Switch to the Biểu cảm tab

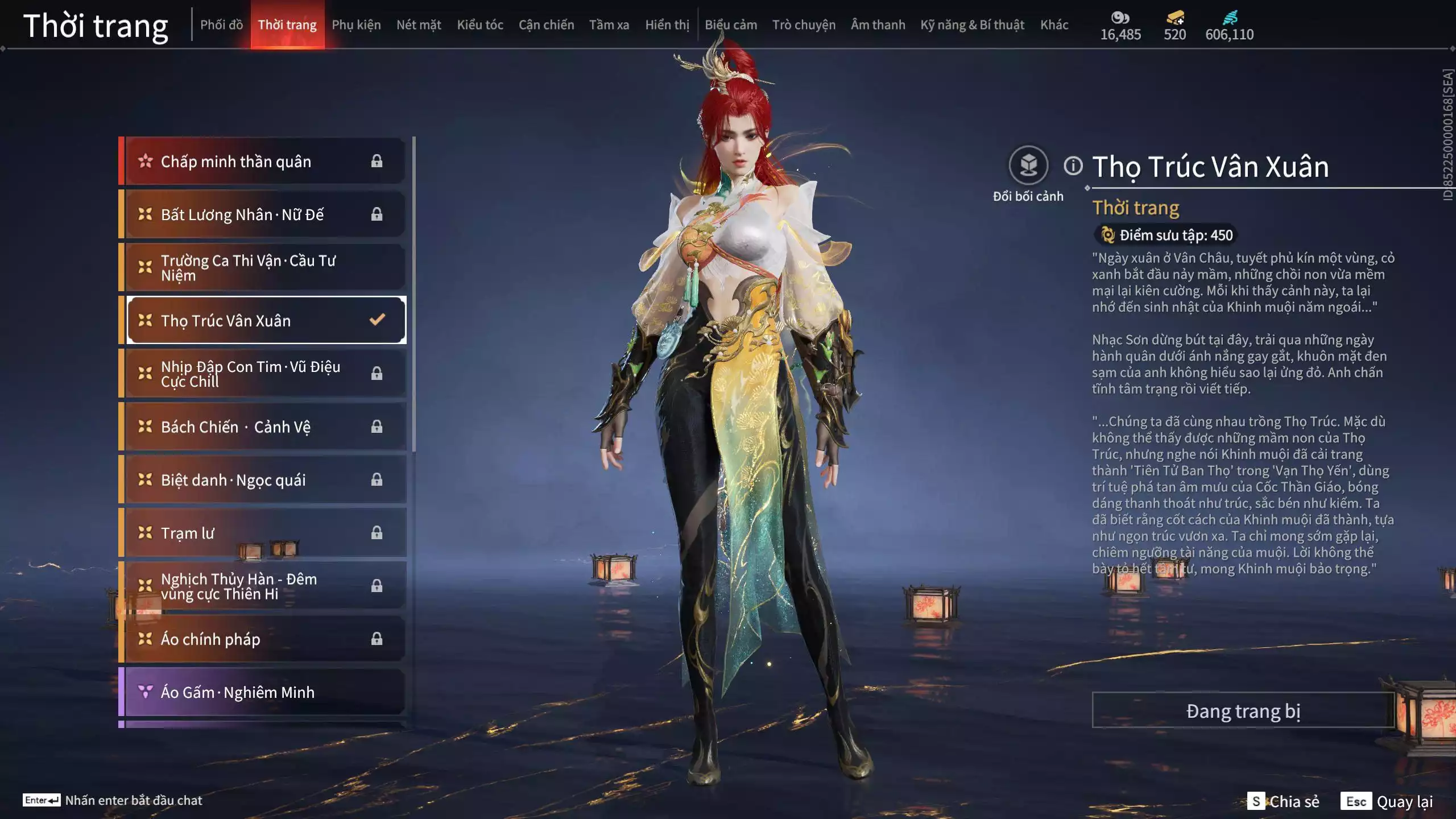point(730,25)
